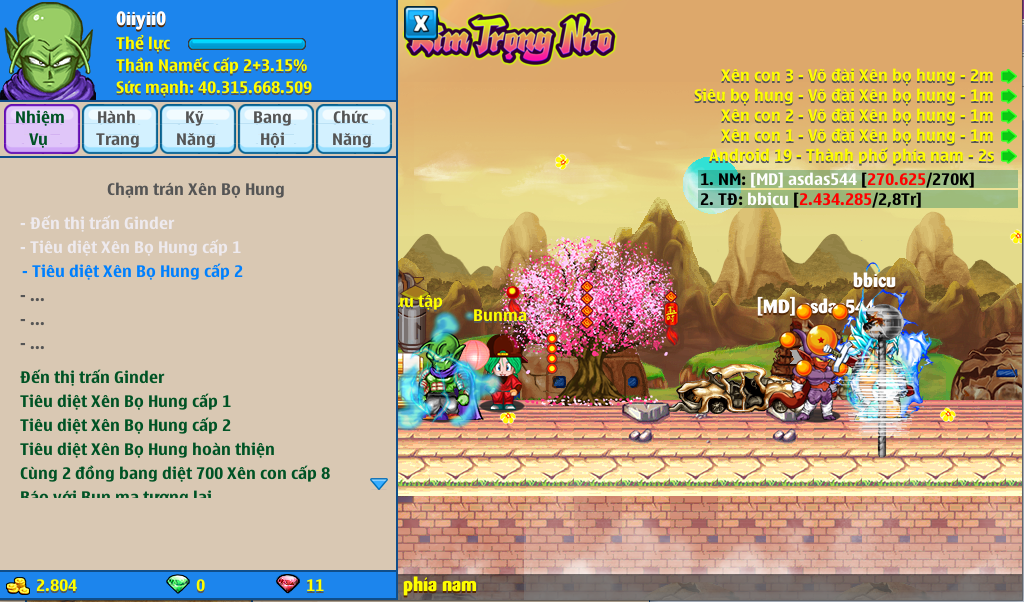Open the Chức Năng tab

click(x=353, y=129)
